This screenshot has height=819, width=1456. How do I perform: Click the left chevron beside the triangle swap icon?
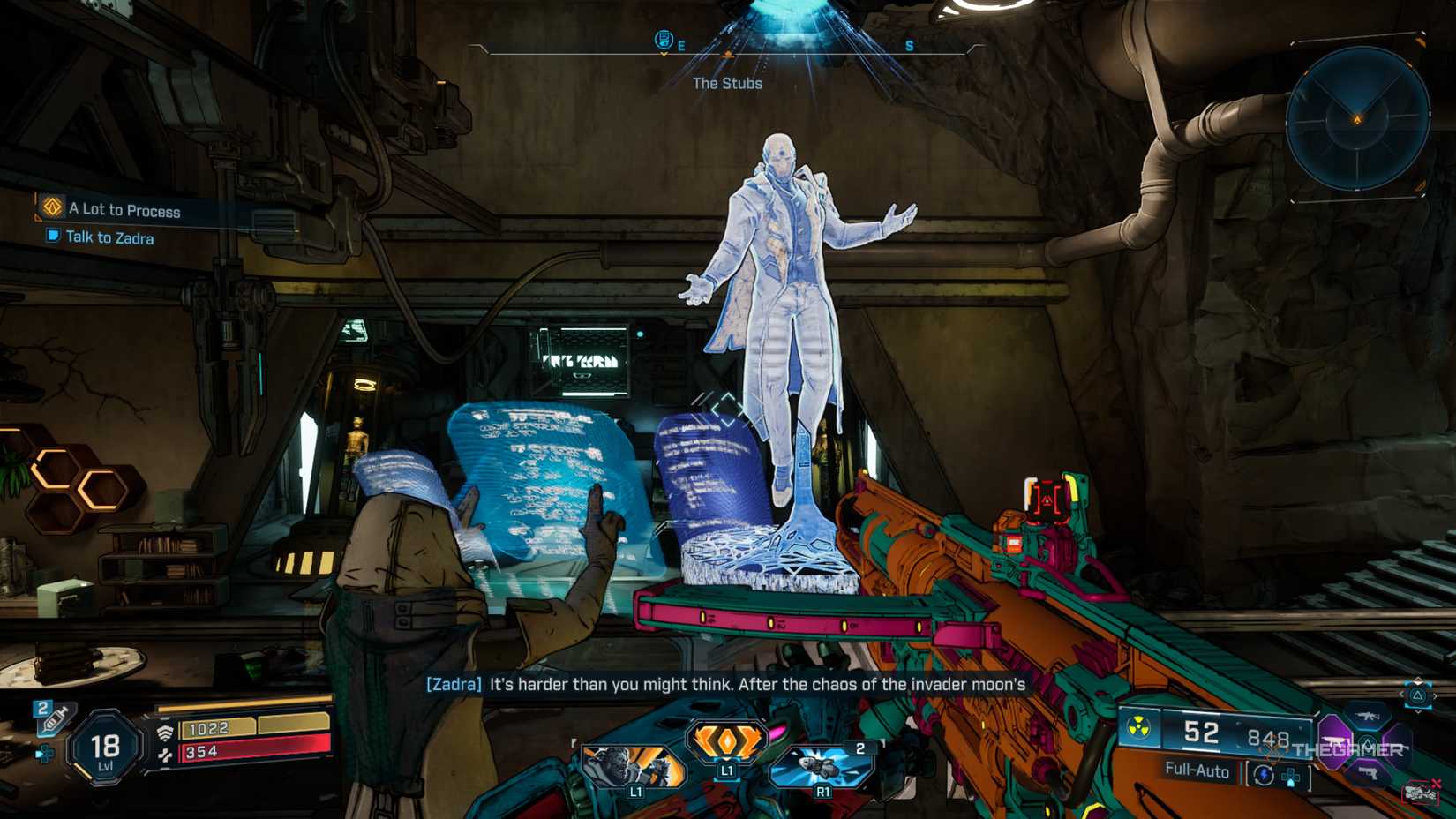(1404, 694)
